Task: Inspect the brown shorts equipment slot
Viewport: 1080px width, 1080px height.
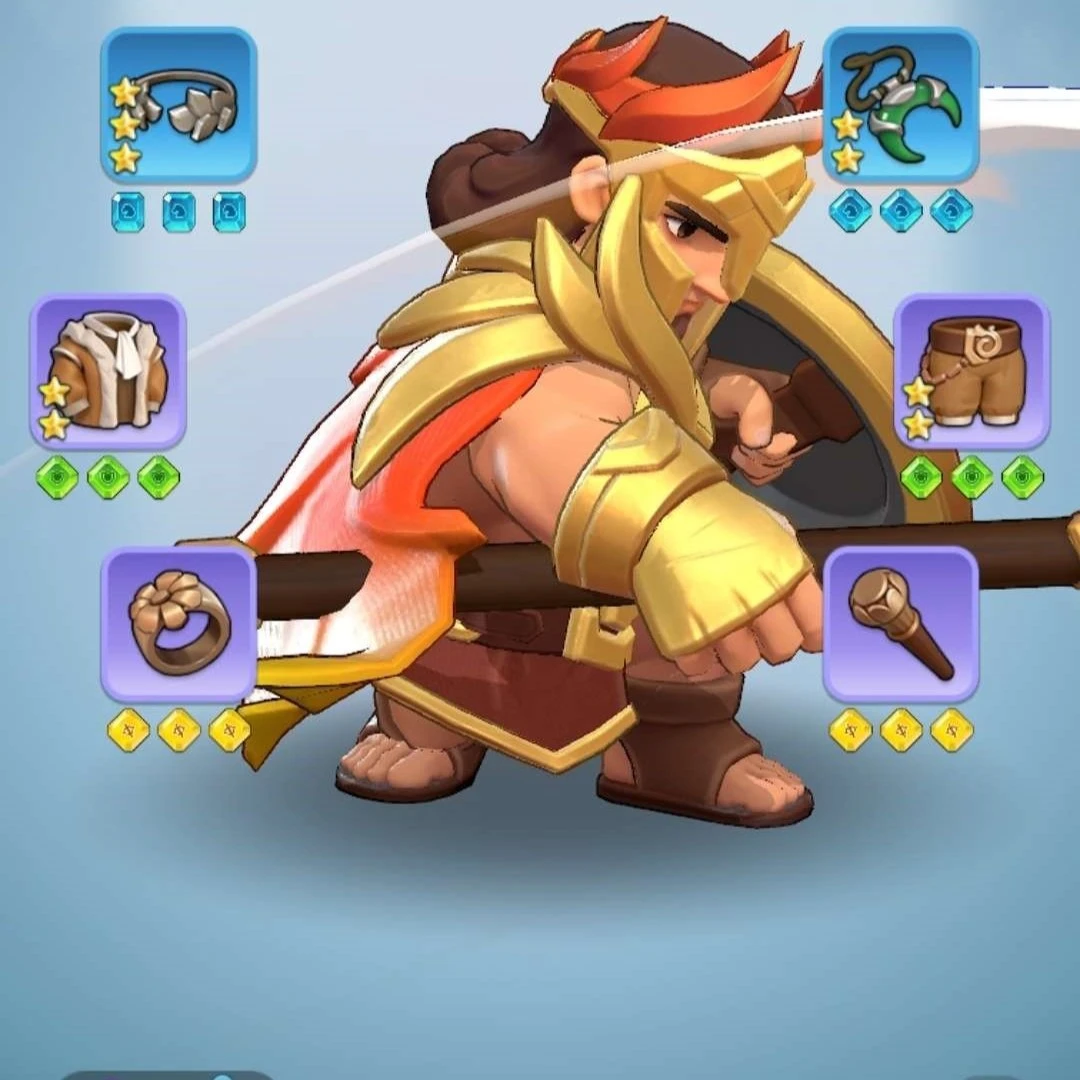Action: pos(971,371)
